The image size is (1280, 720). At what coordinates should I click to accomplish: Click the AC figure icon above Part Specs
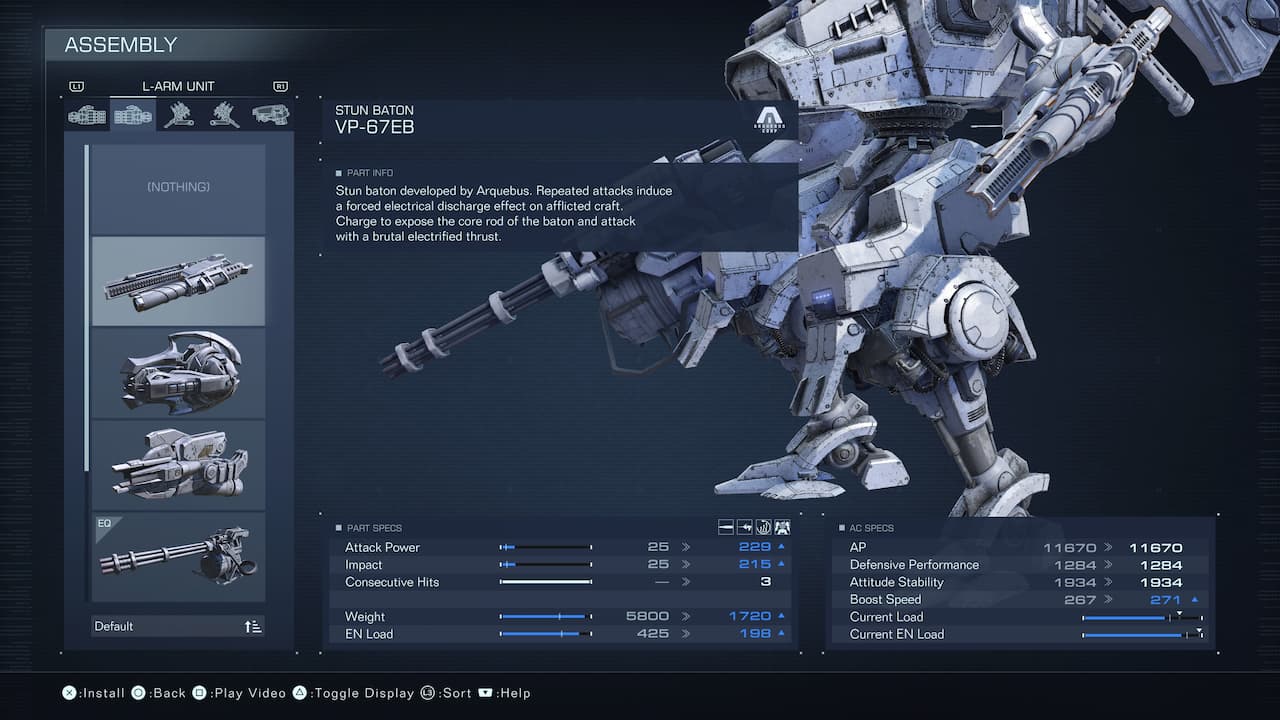pyautogui.click(x=782, y=527)
